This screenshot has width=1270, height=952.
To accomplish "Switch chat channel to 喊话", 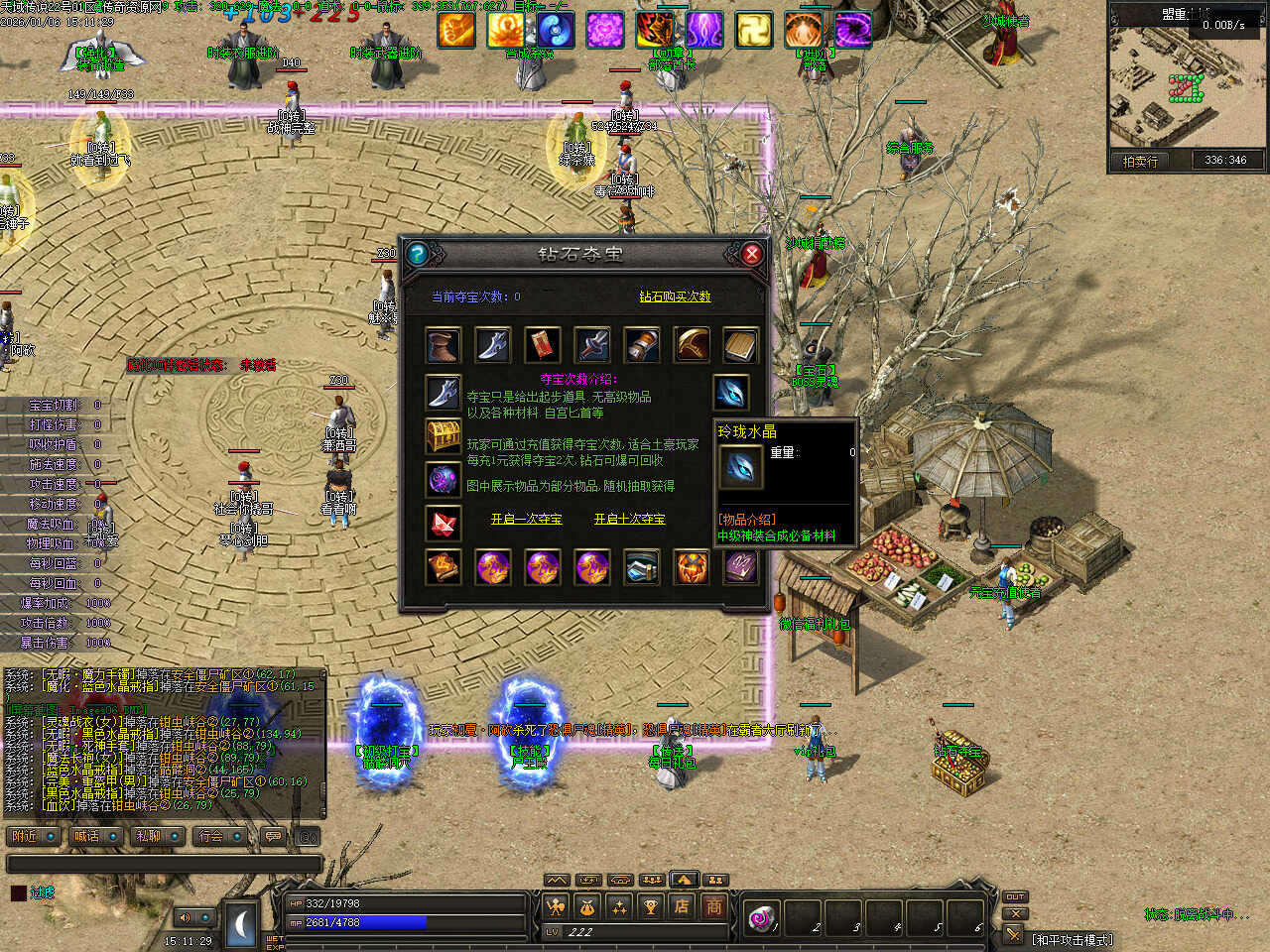I will pos(95,836).
